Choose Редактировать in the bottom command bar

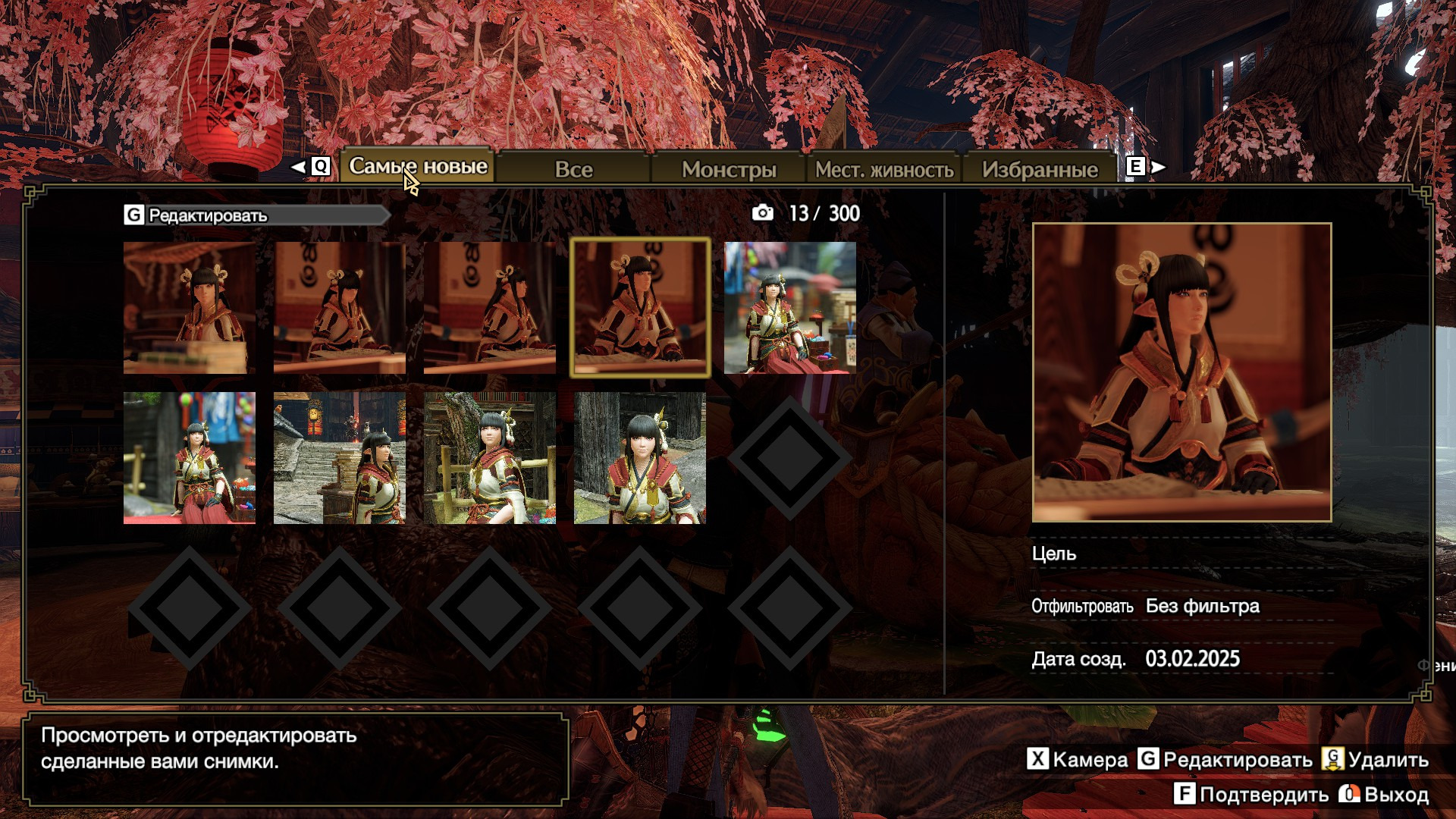click(x=1225, y=759)
